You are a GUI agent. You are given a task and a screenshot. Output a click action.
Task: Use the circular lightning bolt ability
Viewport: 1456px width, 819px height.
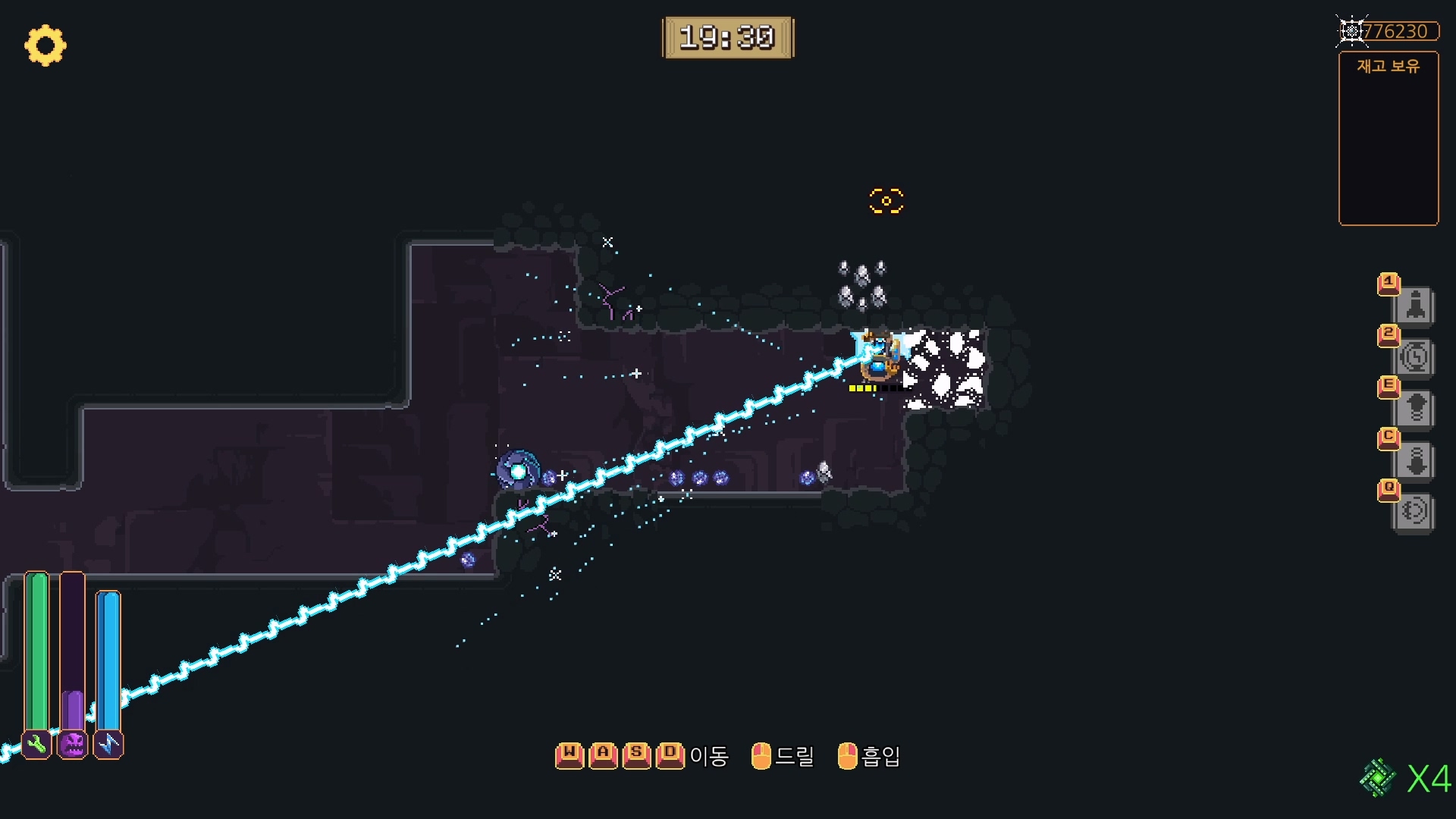pos(1415,357)
